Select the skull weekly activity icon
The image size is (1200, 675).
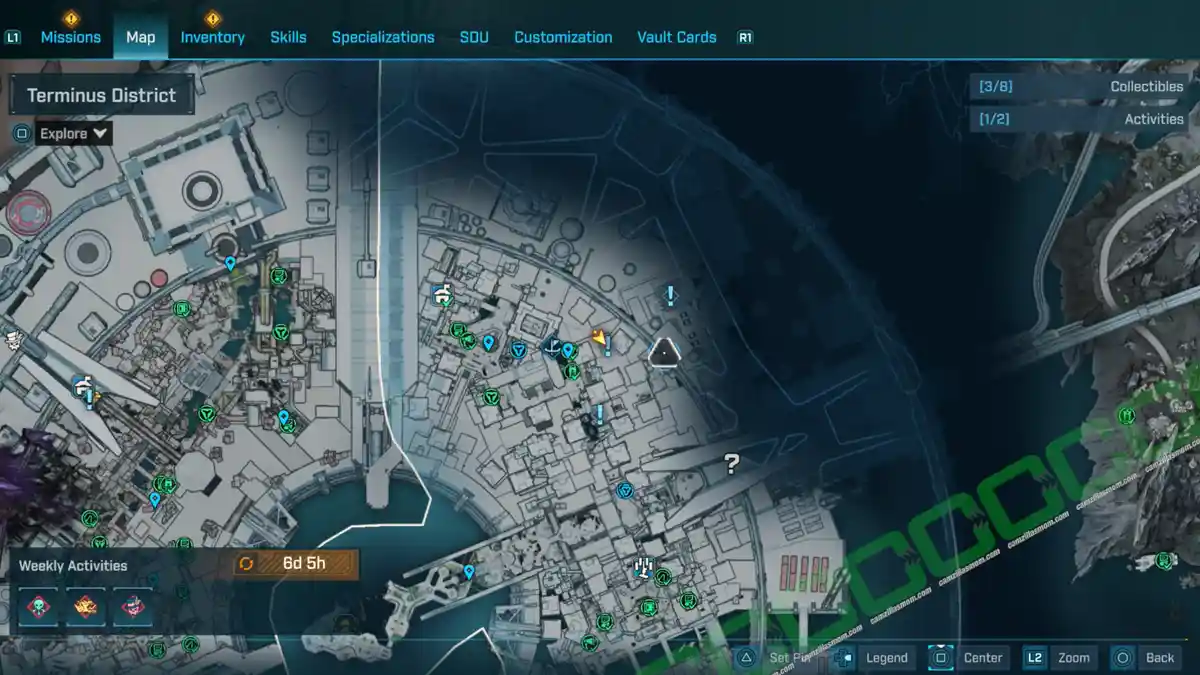[38, 606]
